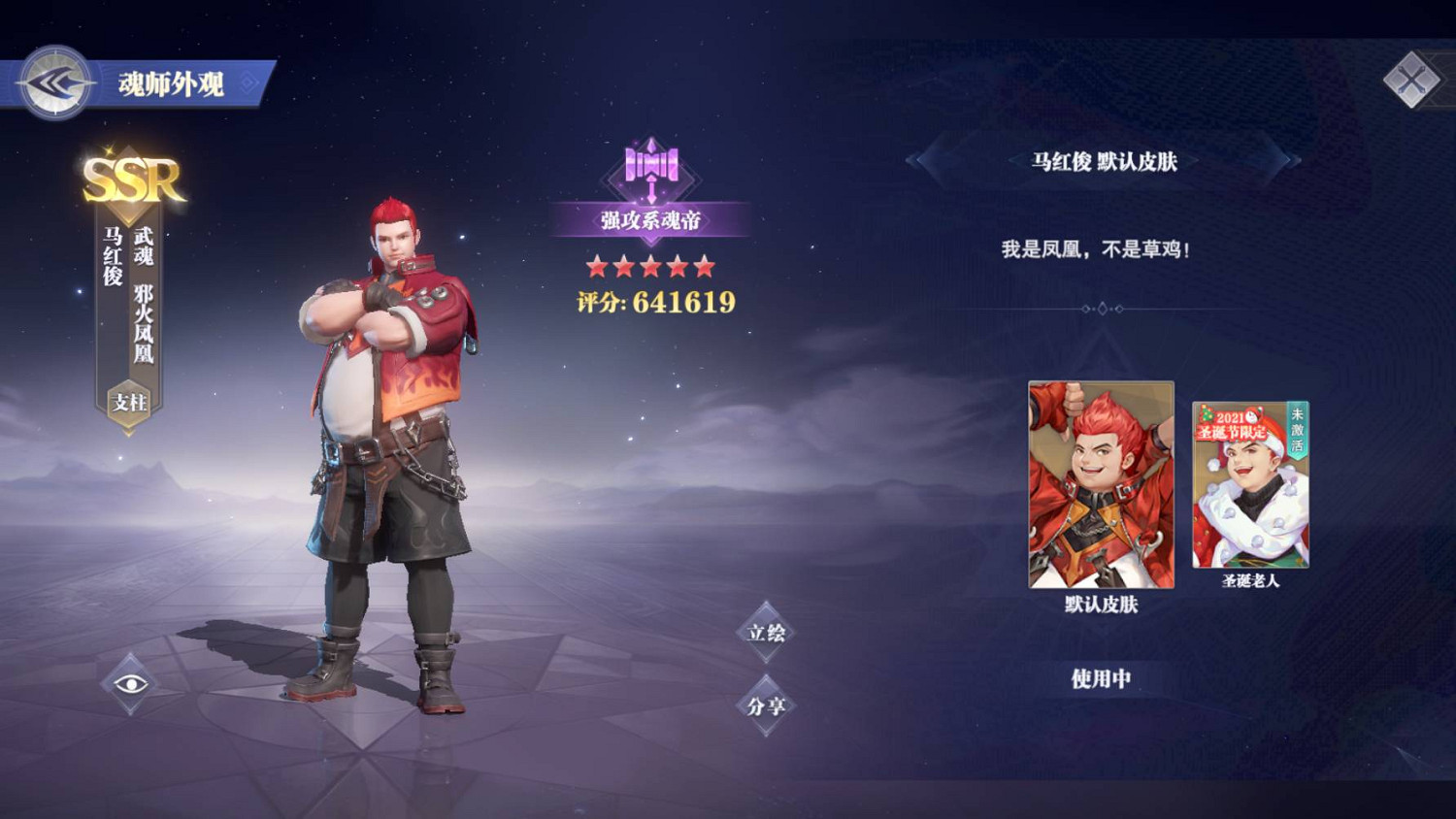Click the back arrow in the top-left corner

click(x=53, y=82)
